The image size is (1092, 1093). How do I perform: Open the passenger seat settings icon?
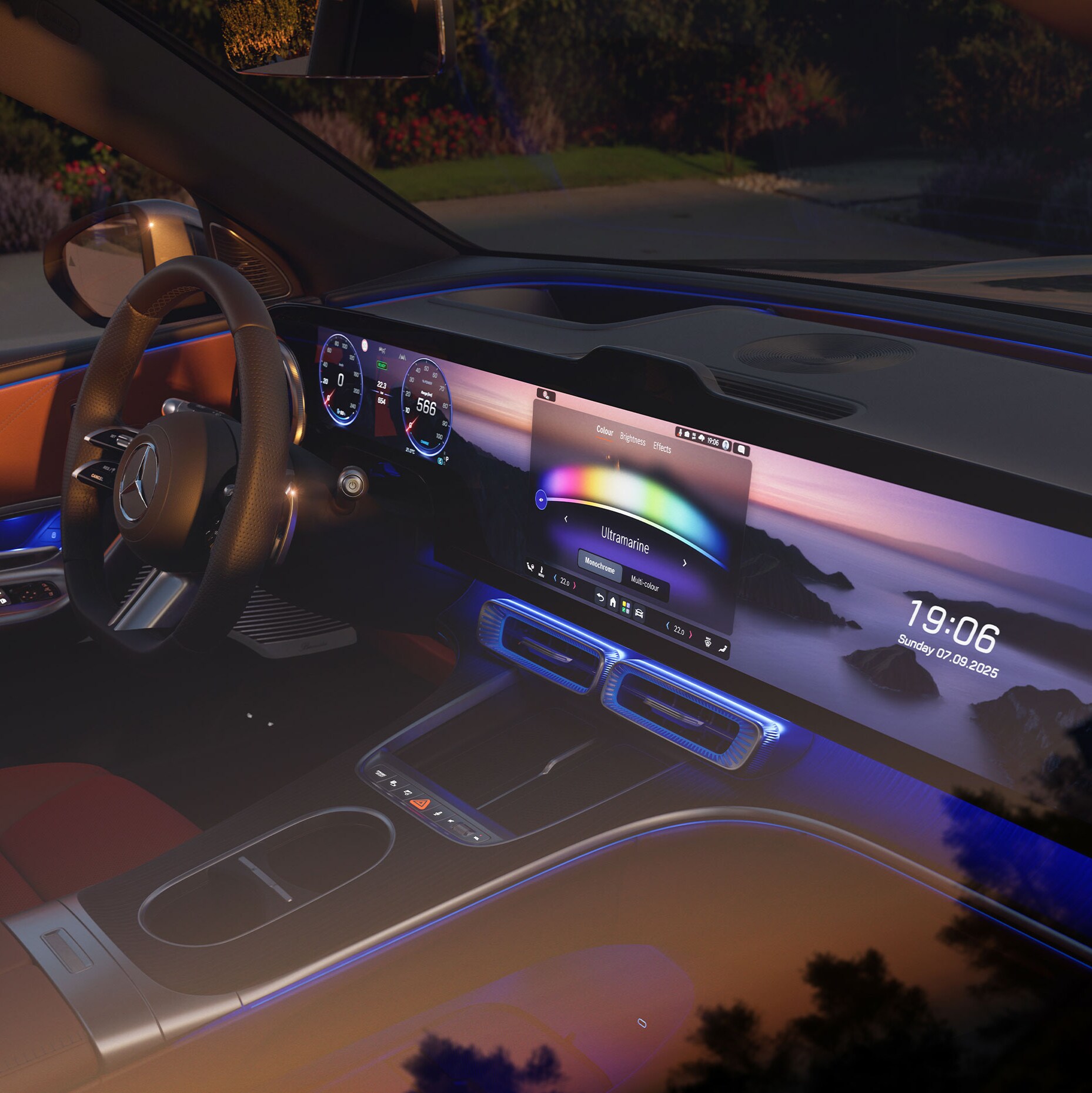723,648
